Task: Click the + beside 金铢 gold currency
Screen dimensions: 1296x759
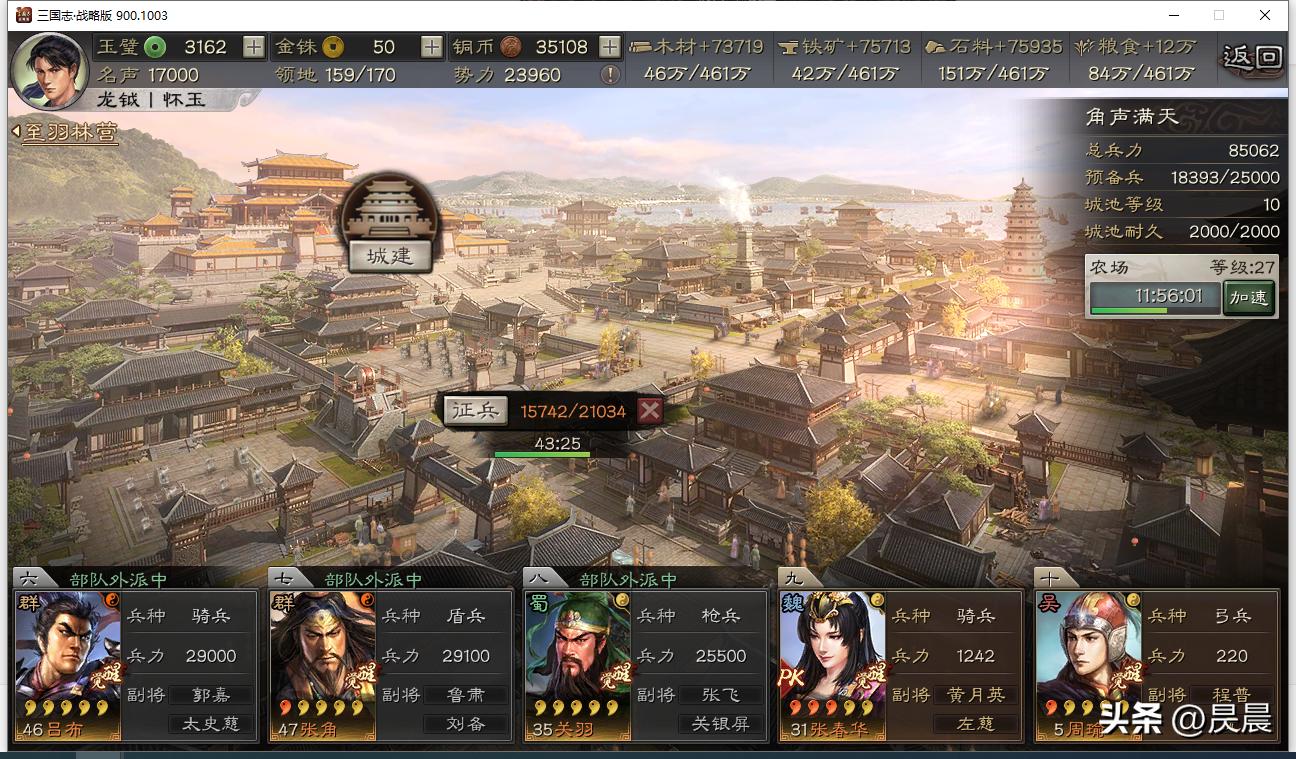Action: (x=432, y=46)
